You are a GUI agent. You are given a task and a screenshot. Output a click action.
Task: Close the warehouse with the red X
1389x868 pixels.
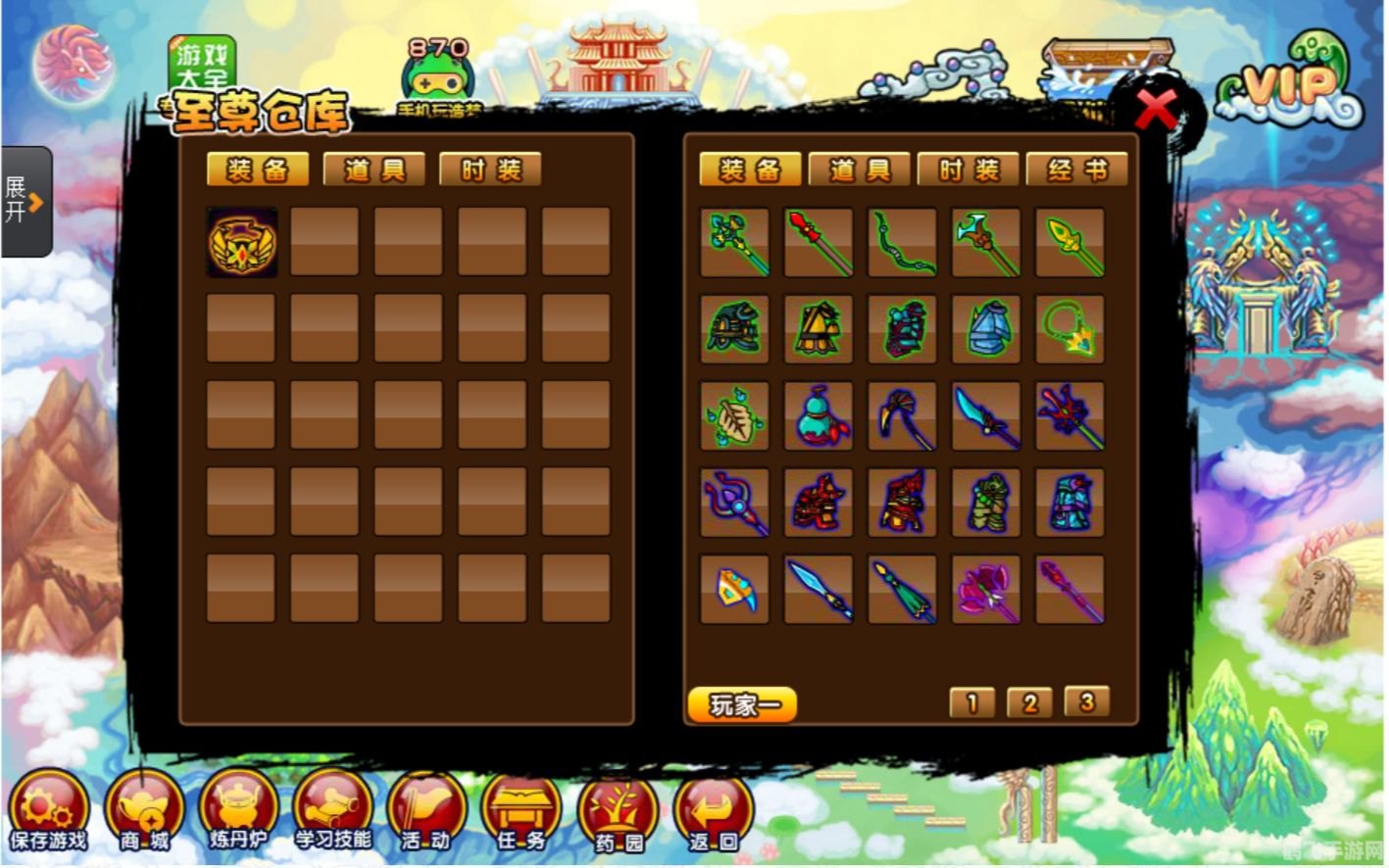[x=1156, y=109]
